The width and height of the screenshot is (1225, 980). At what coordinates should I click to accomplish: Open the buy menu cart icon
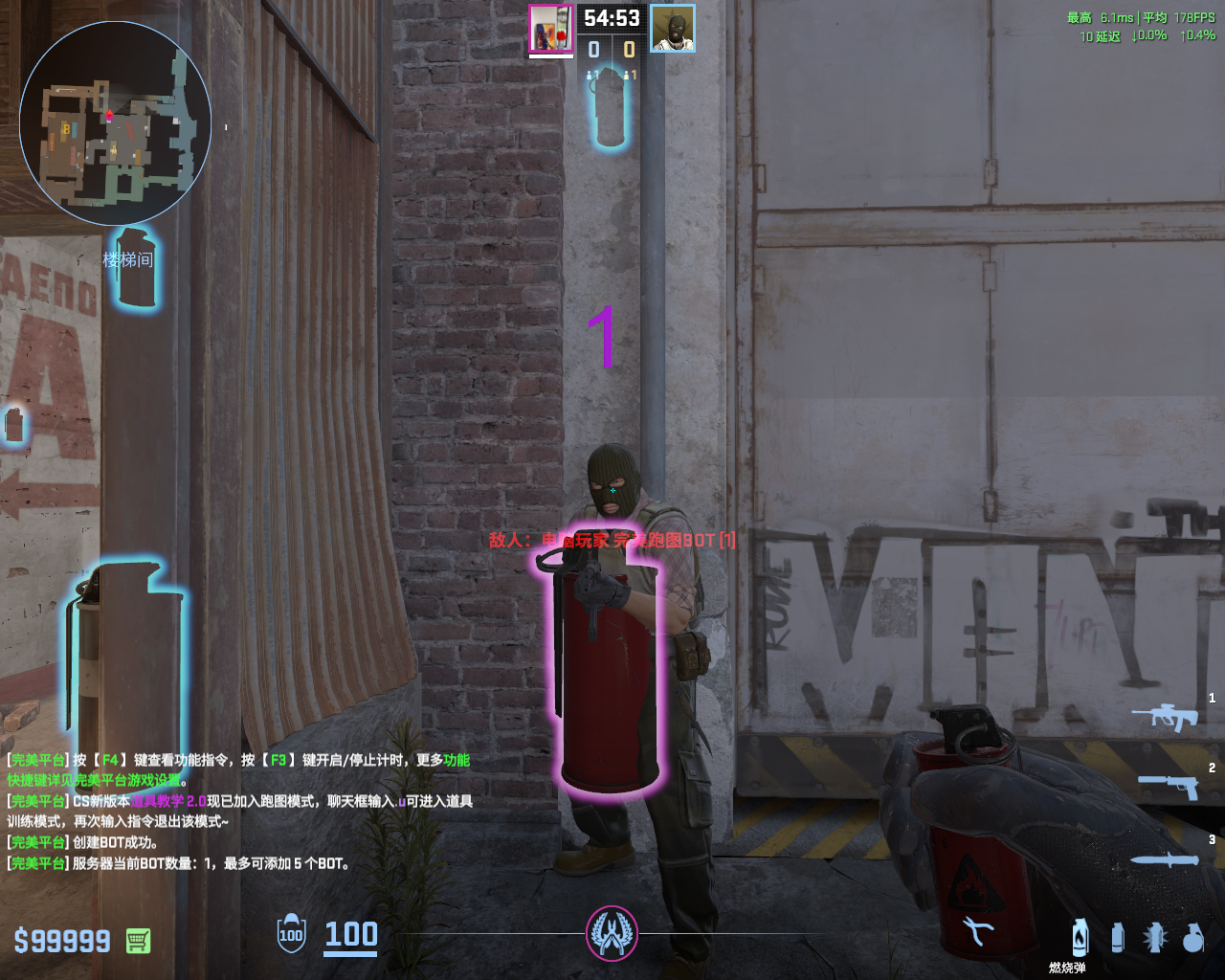[138, 941]
